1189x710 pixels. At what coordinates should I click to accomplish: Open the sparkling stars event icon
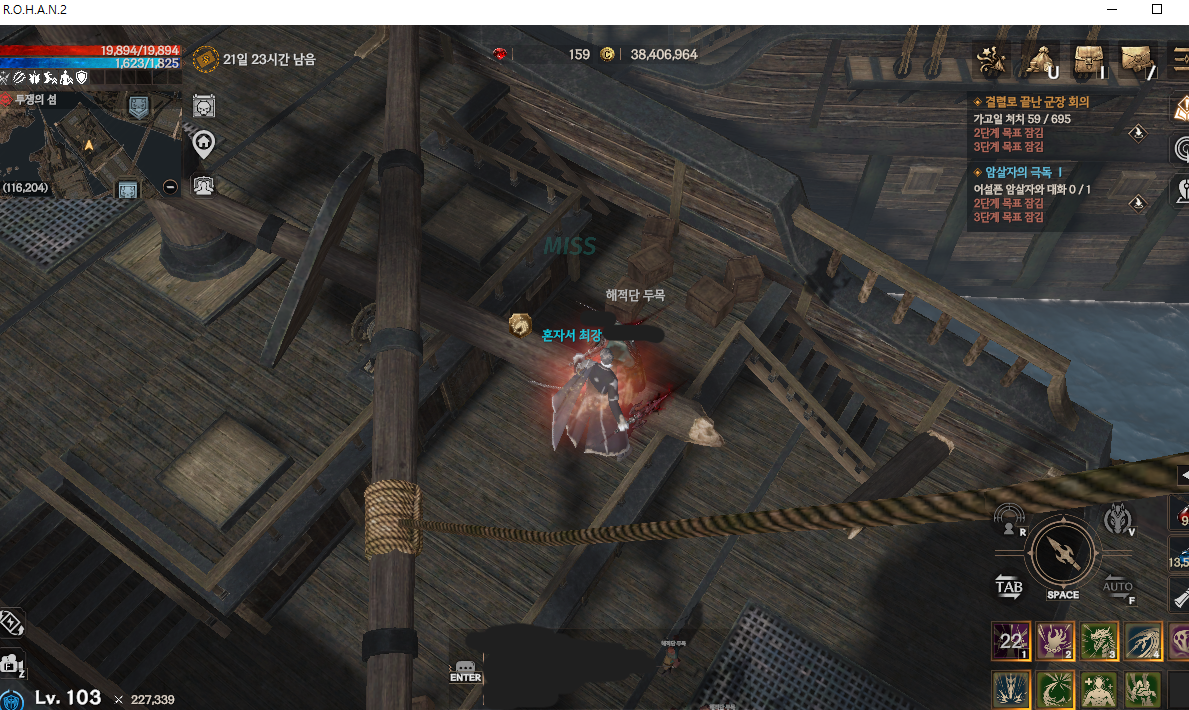[993, 61]
